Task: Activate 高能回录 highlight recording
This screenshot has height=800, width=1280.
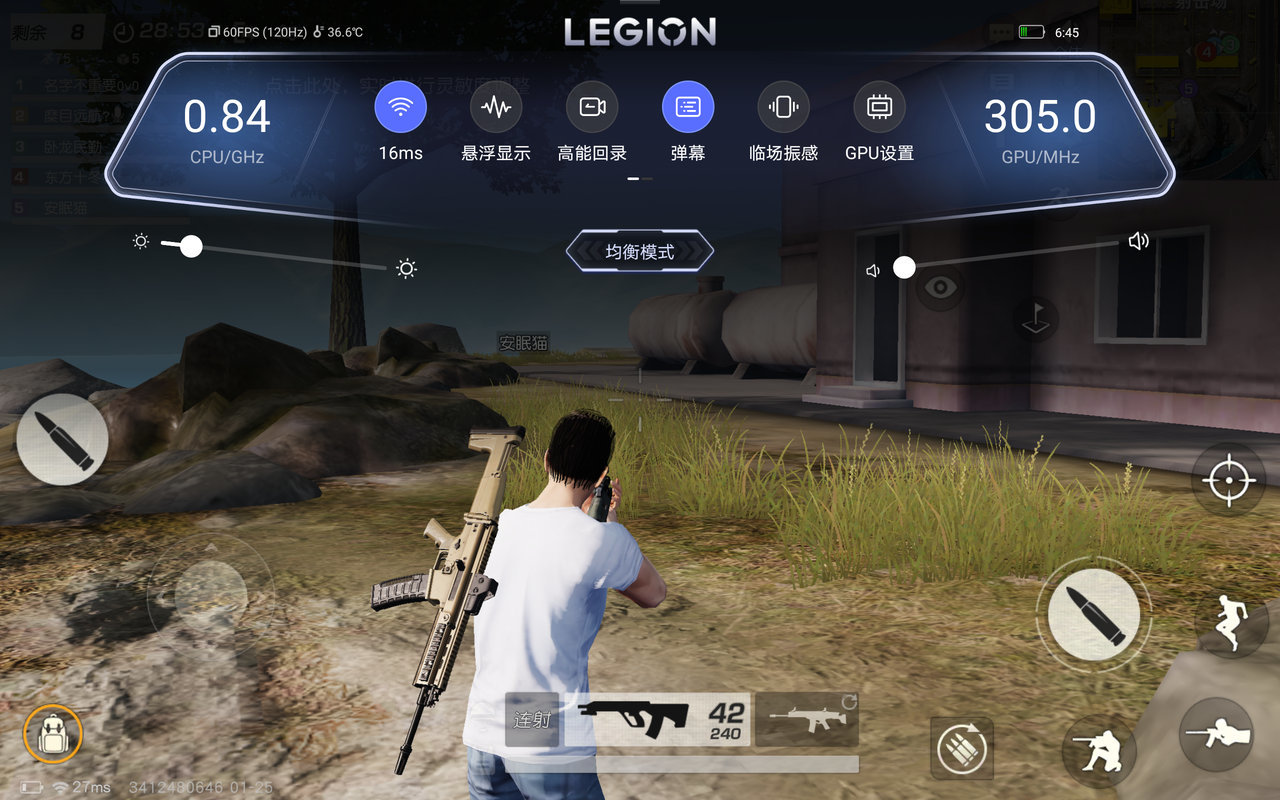Action: [592, 107]
